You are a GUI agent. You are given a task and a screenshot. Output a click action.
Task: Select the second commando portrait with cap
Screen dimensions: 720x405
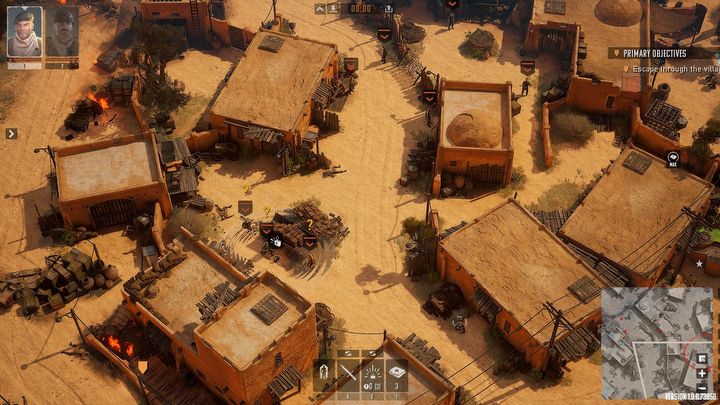tap(62, 32)
